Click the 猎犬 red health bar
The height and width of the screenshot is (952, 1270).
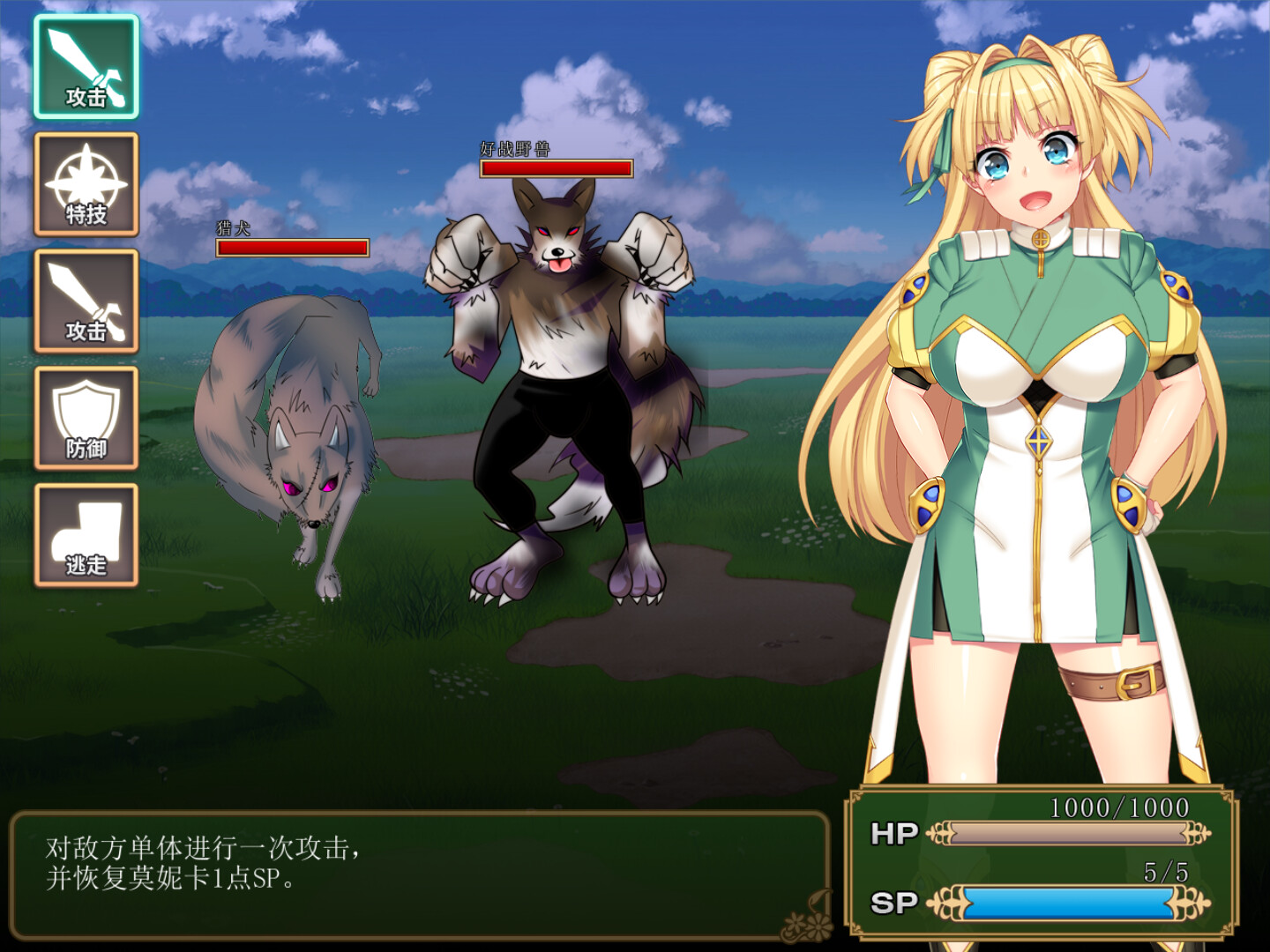(x=291, y=246)
